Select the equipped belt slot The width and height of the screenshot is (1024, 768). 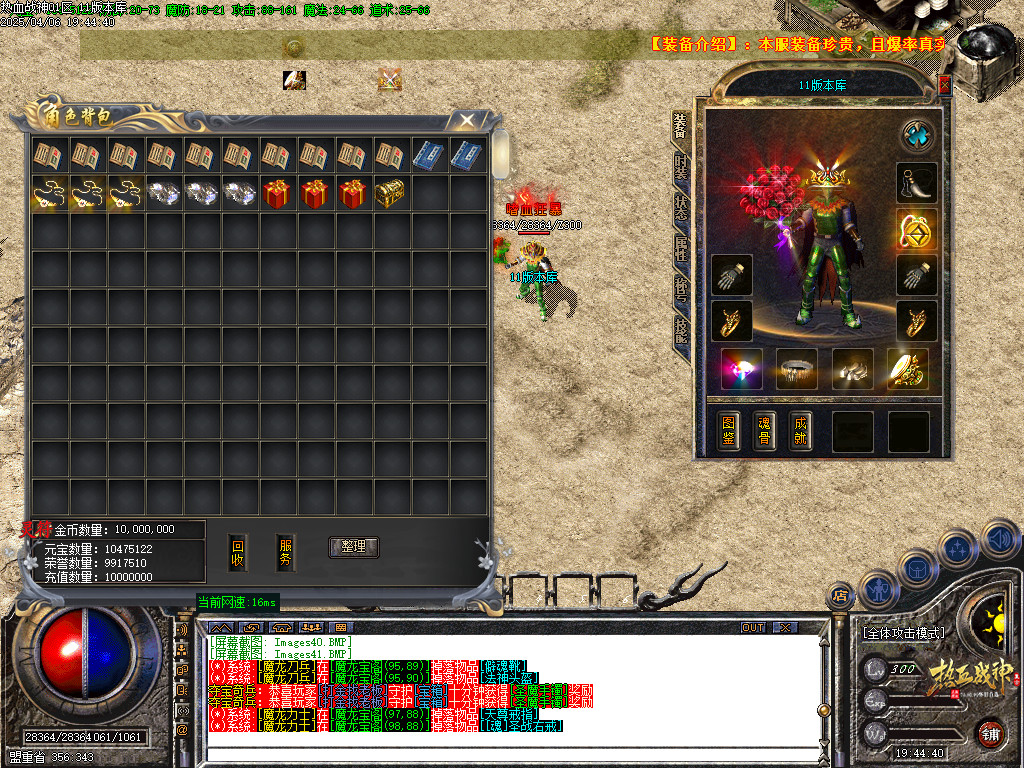(x=797, y=370)
